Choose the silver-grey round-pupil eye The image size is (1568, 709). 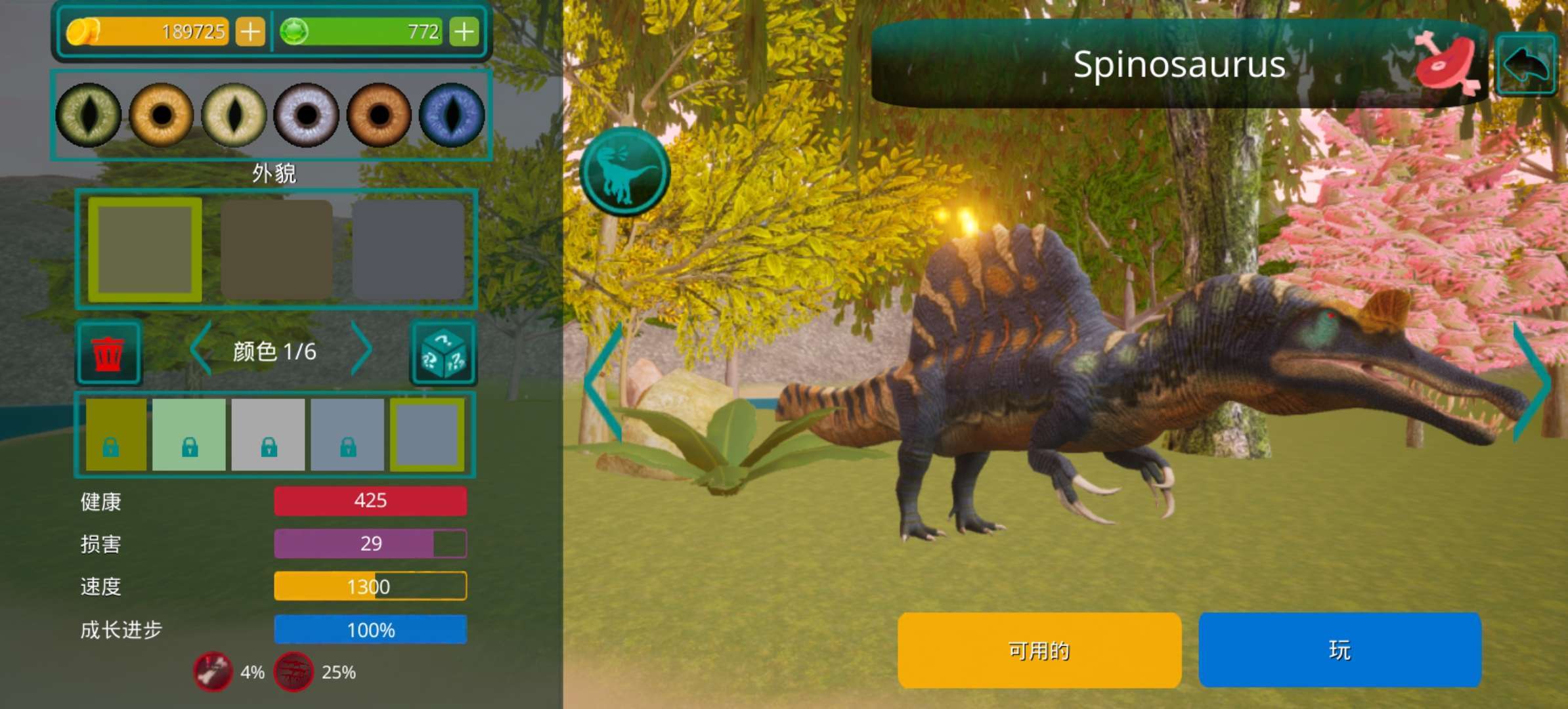(x=306, y=116)
